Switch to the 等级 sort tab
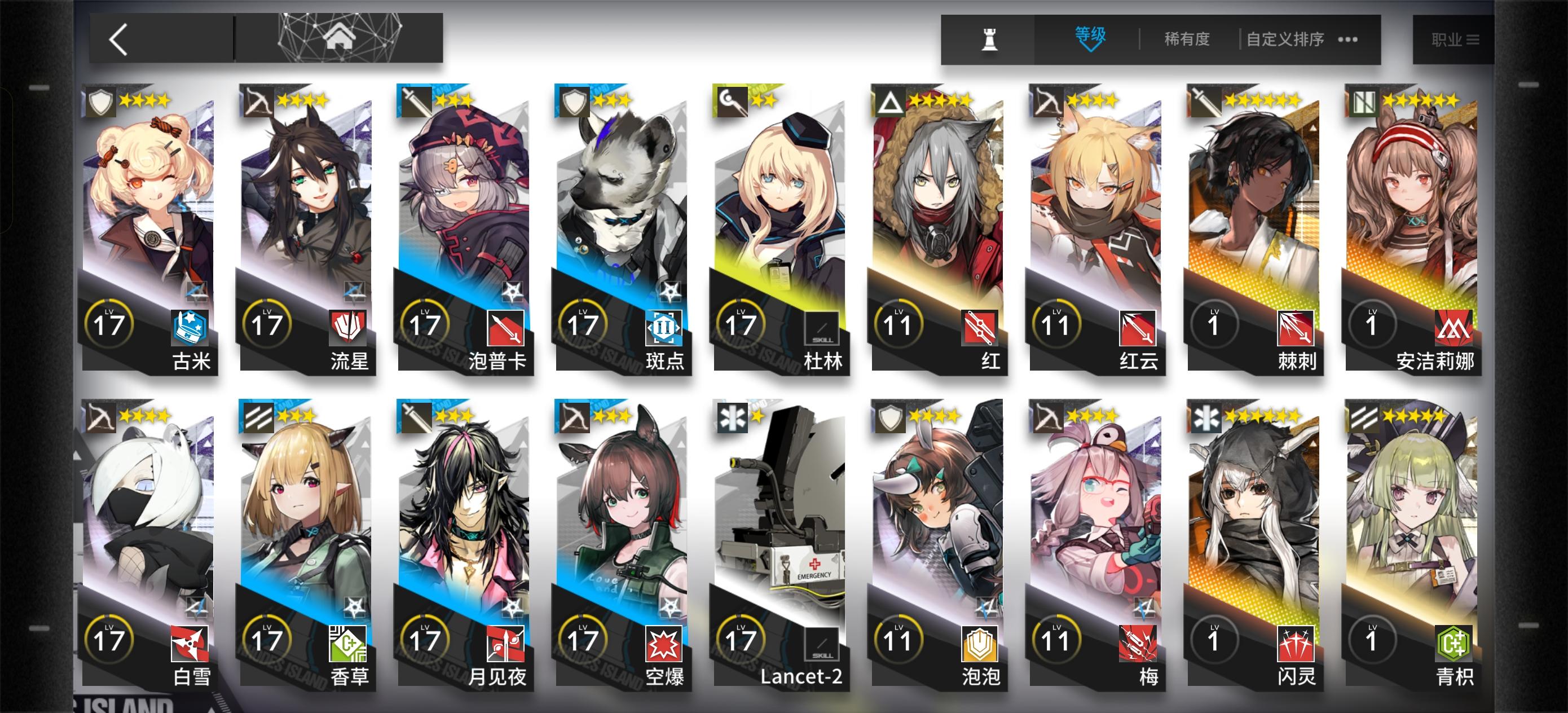Viewport: 1568px width, 713px height. click(1091, 37)
